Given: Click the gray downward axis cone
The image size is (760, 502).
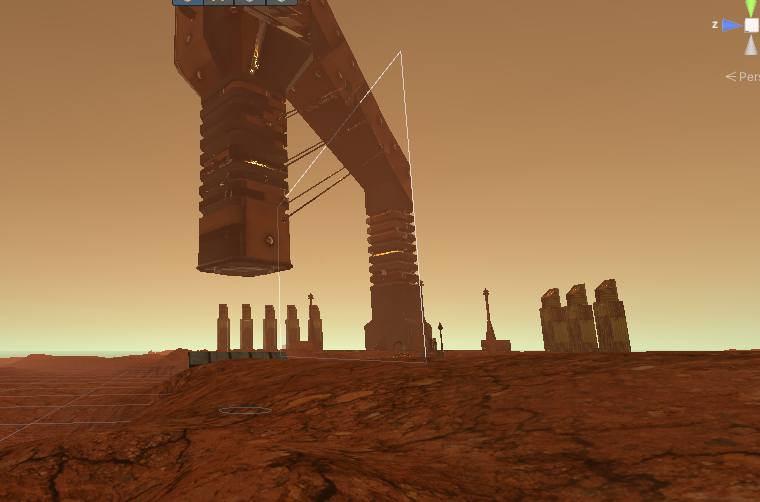Looking at the screenshot, I should tap(751, 45).
